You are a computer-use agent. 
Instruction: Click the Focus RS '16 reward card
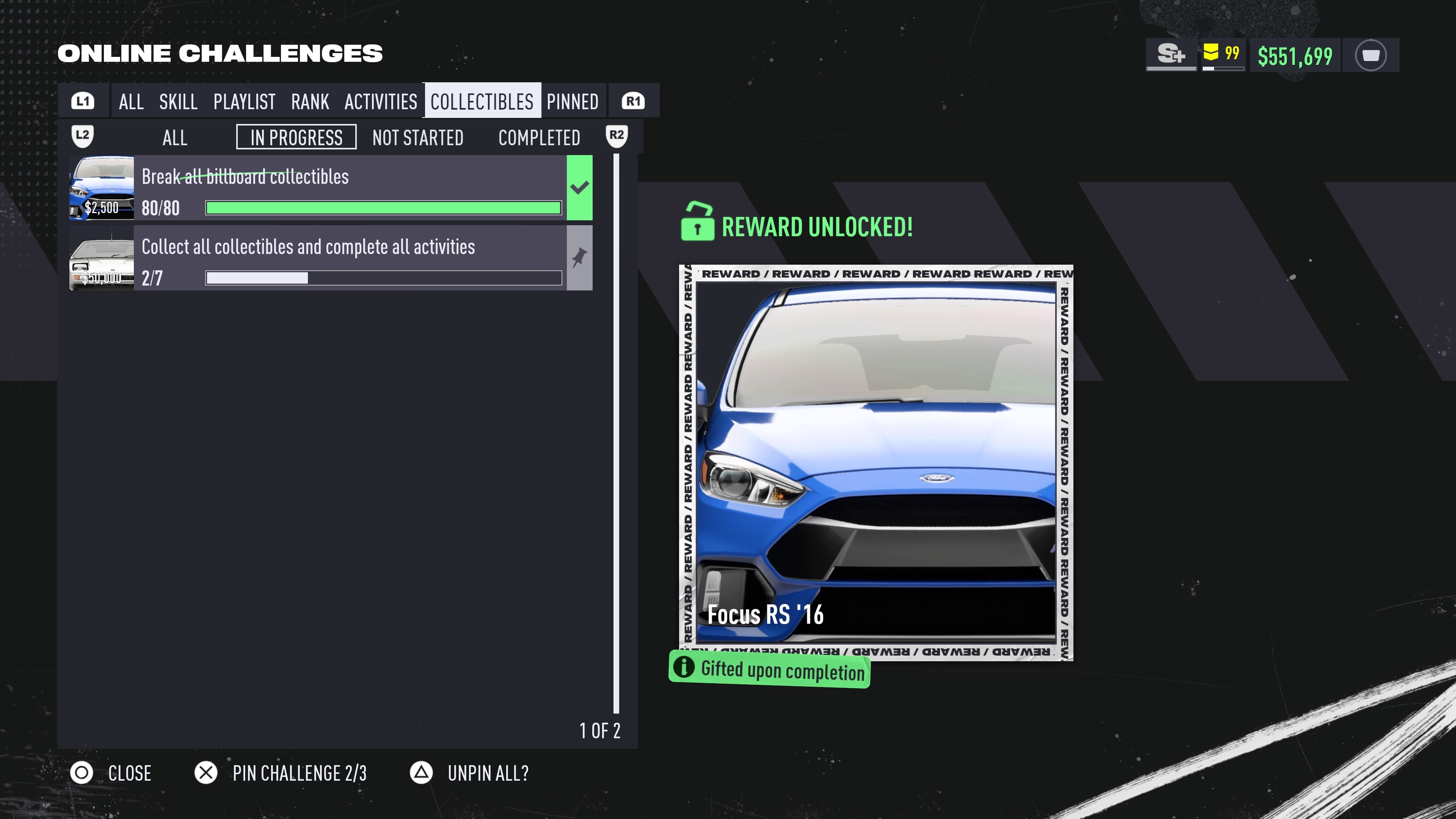[x=875, y=462]
